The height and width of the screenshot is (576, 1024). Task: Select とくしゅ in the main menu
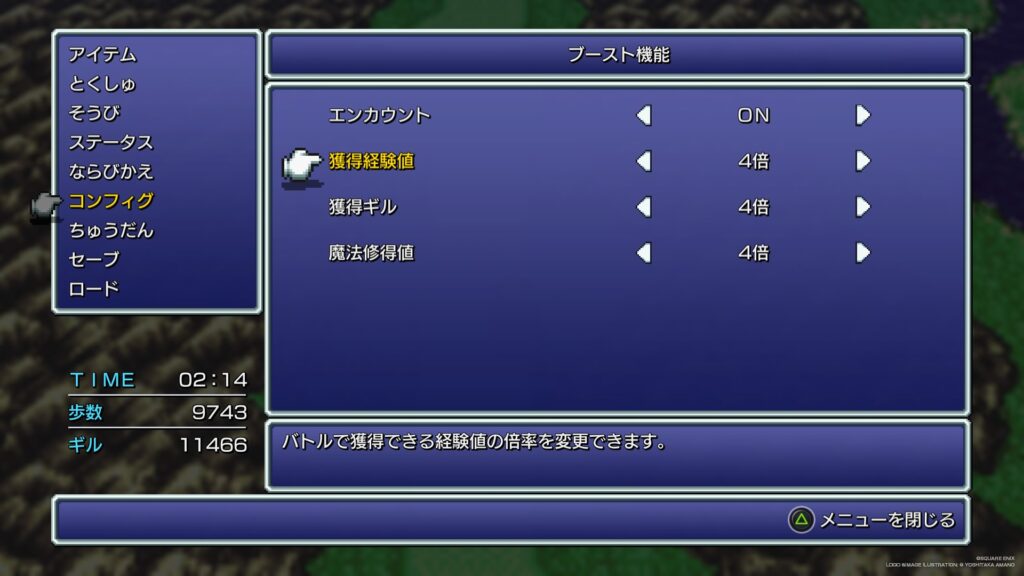(x=103, y=84)
